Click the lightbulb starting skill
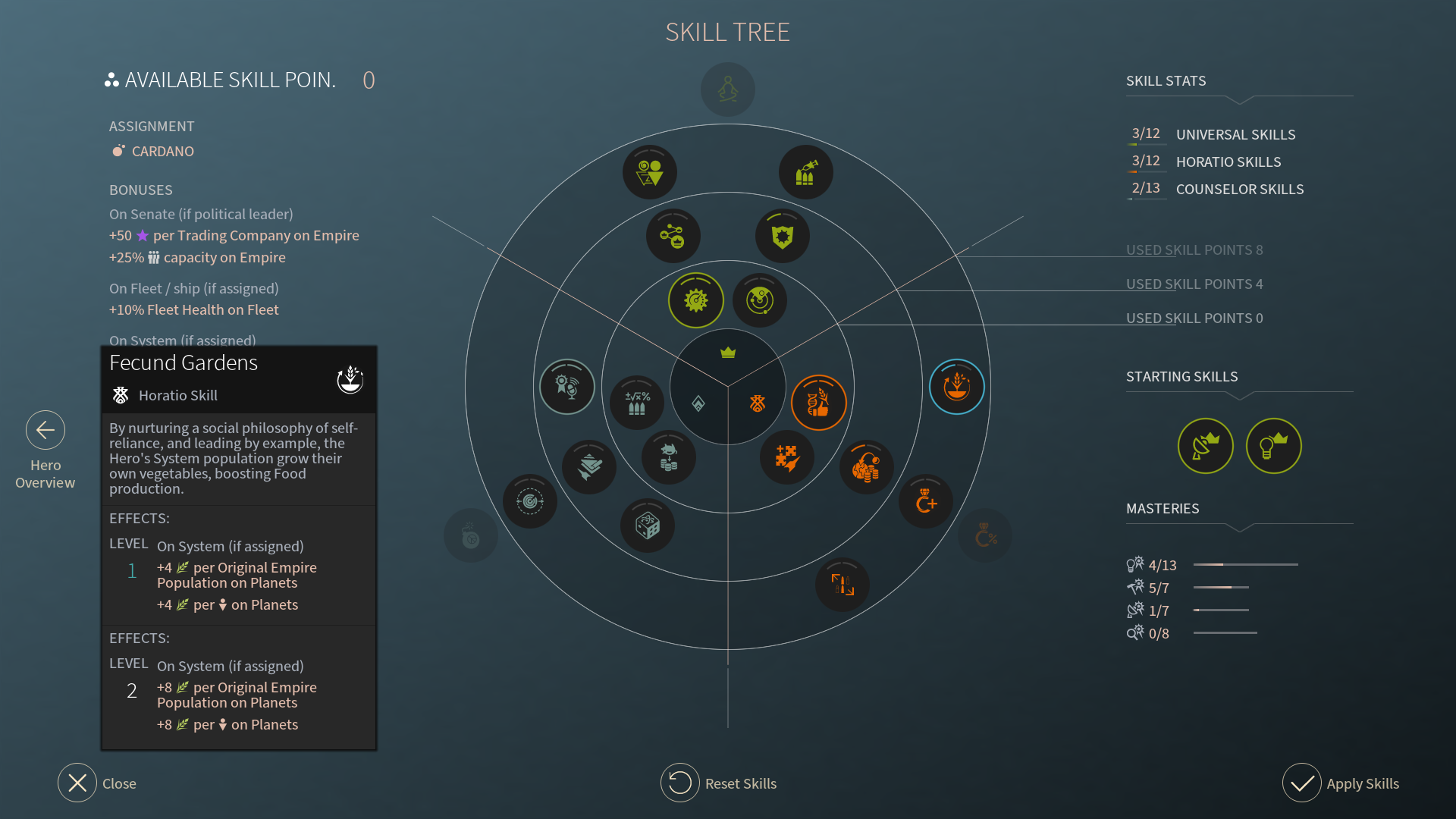 [x=1273, y=446]
